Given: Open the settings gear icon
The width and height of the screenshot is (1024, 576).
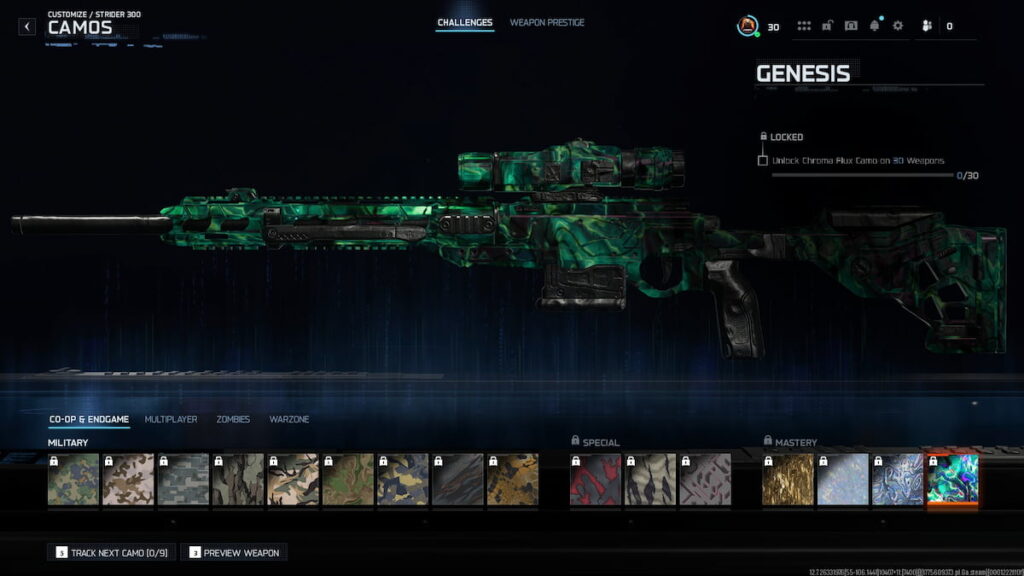Looking at the screenshot, I should [x=897, y=26].
